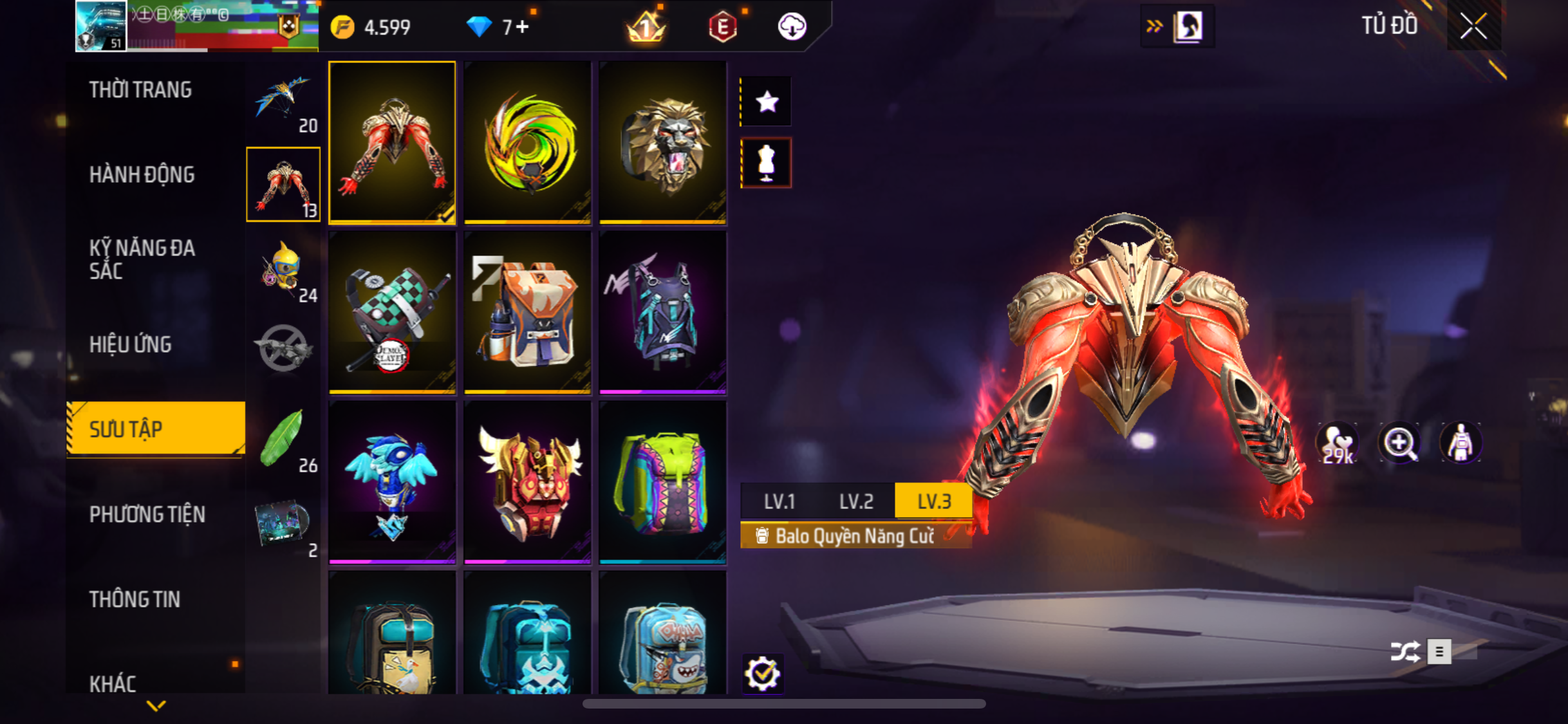Screen dimensions: 1568x724
Task: Select the golden lion head backpack
Action: (x=663, y=143)
